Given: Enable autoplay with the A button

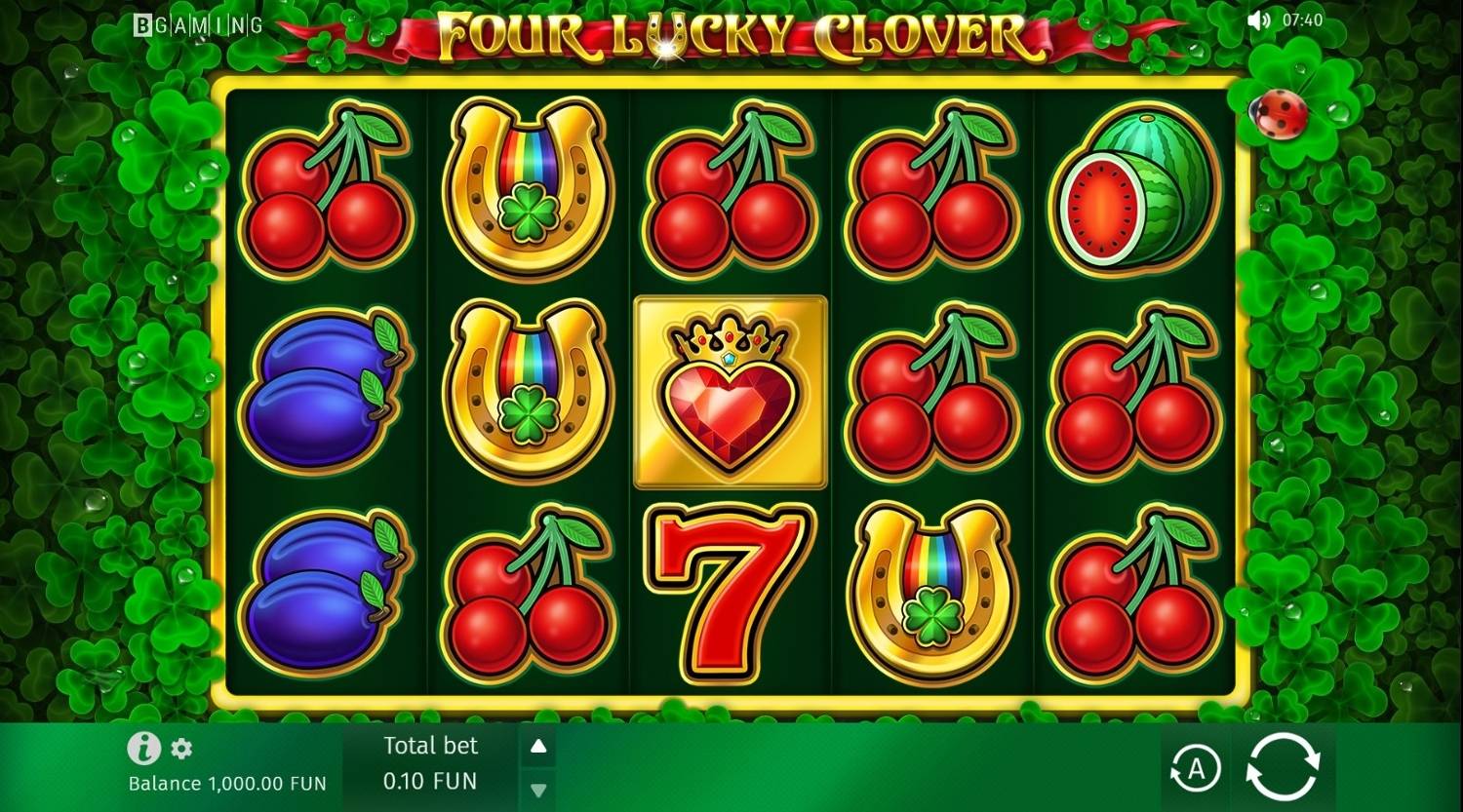Looking at the screenshot, I should pyautogui.click(x=1195, y=769).
